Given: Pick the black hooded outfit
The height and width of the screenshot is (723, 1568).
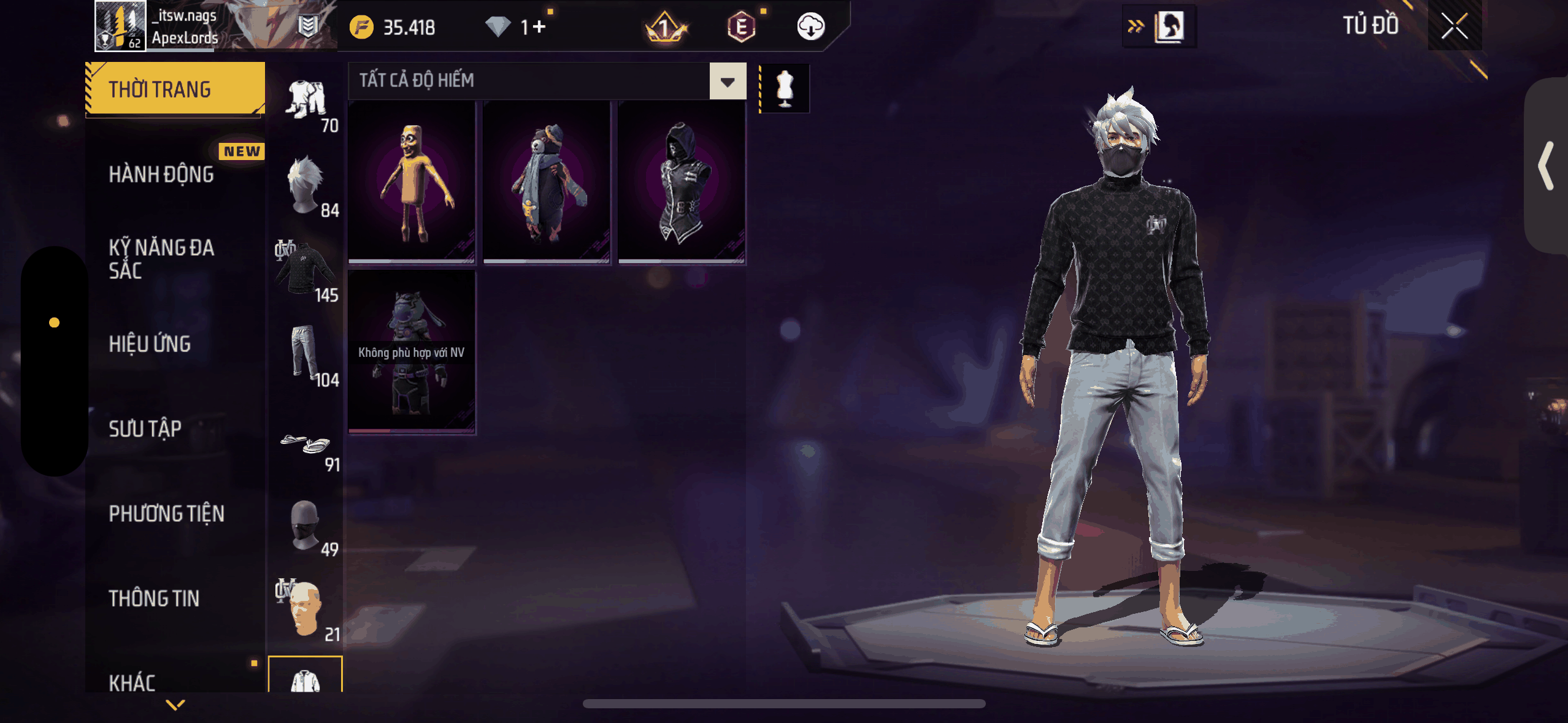Looking at the screenshot, I should pos(682,183).
